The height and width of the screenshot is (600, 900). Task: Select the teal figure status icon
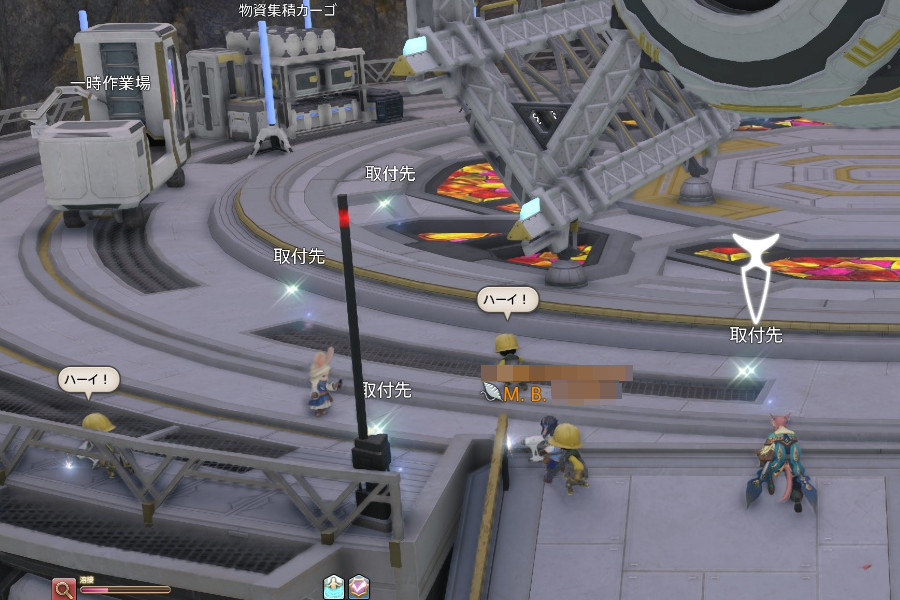tap(334, 587)
